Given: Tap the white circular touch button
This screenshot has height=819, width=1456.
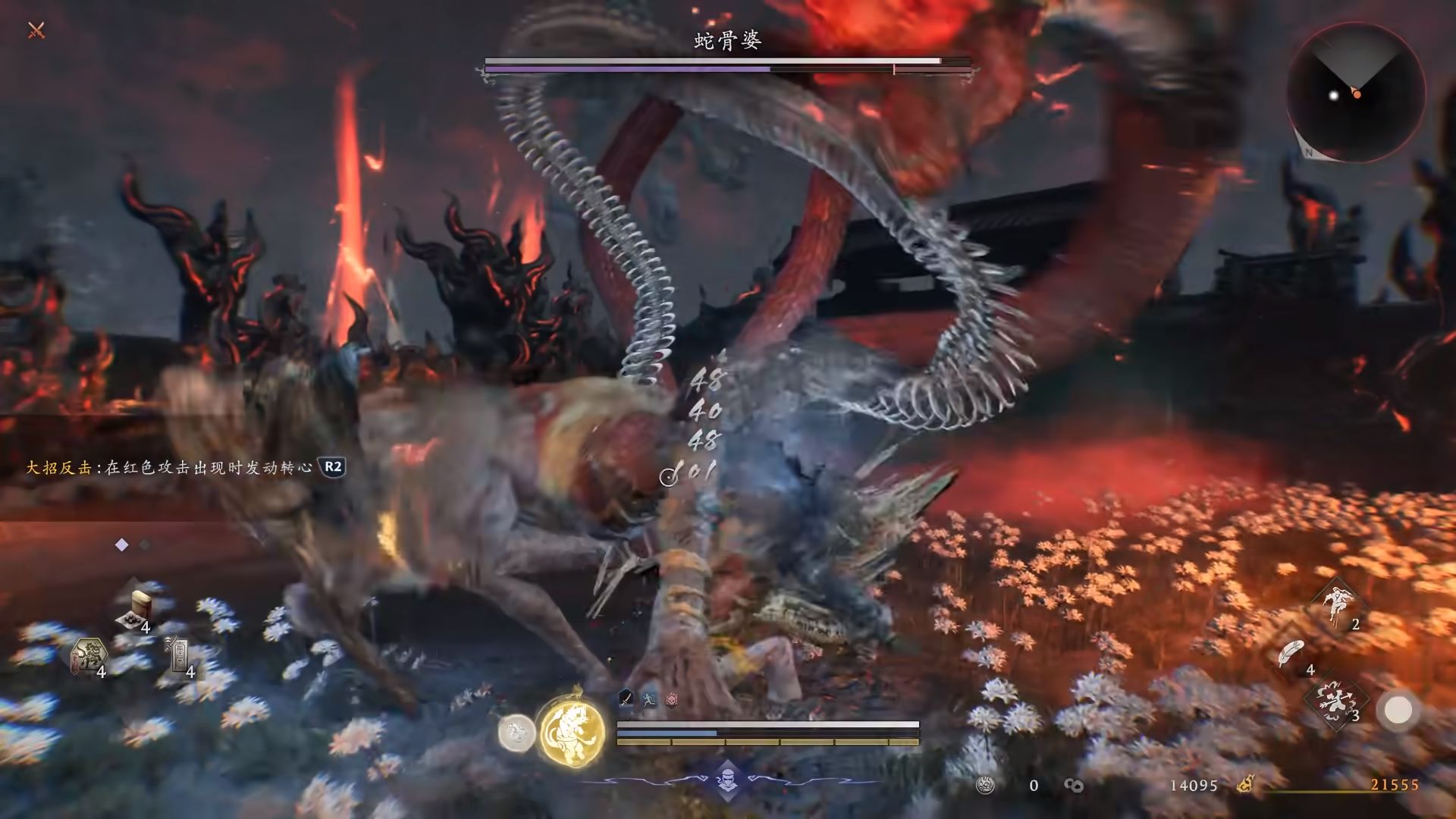Looking at the screenshot, I should [x=1398, y=711].
